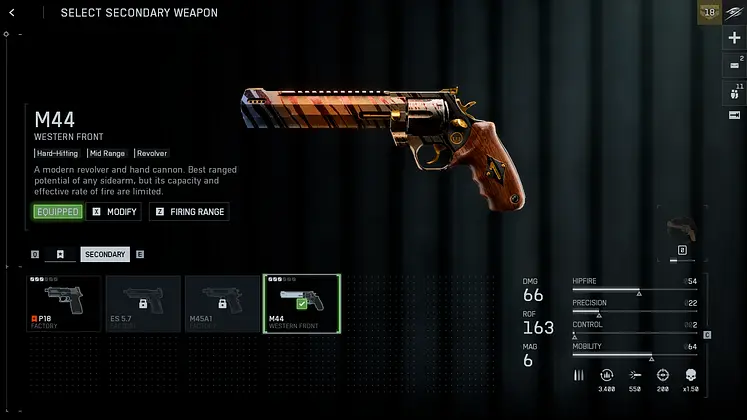The width and height of the screenshot is (747, 420).
Task: Click the plus icon in the sidebar
Action: coord(734,38)
